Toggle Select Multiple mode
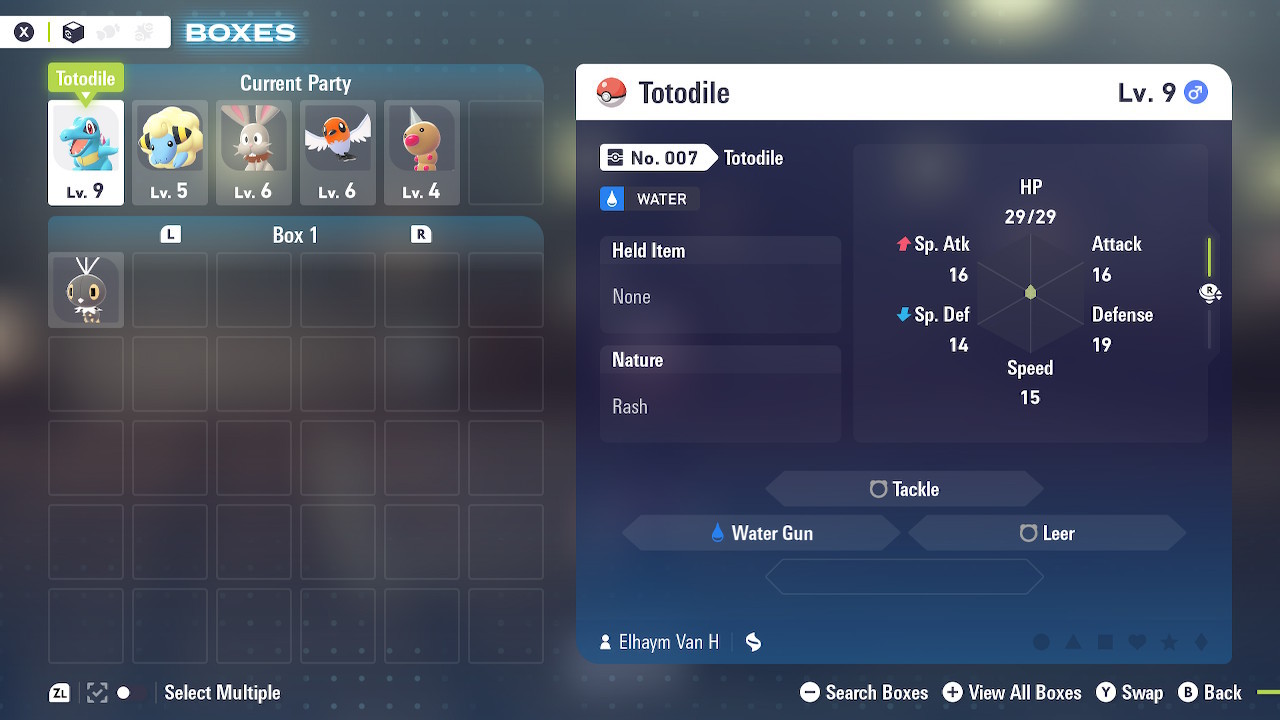 tap(221, 693)
